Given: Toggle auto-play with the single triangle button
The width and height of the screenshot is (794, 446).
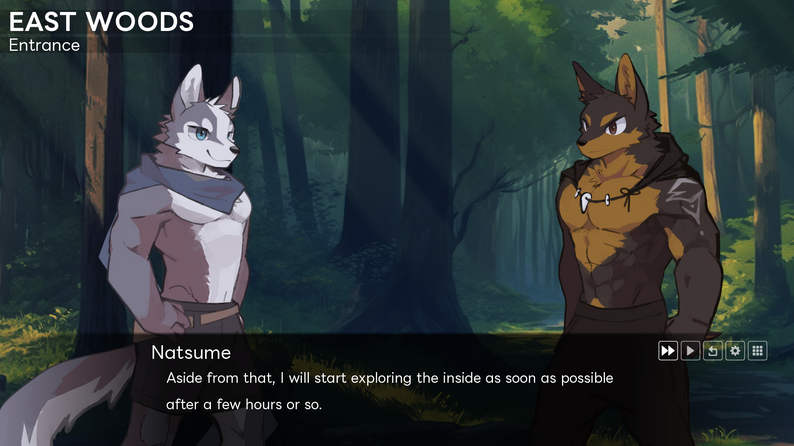Looking at the screenshot, I should point(690,351).
